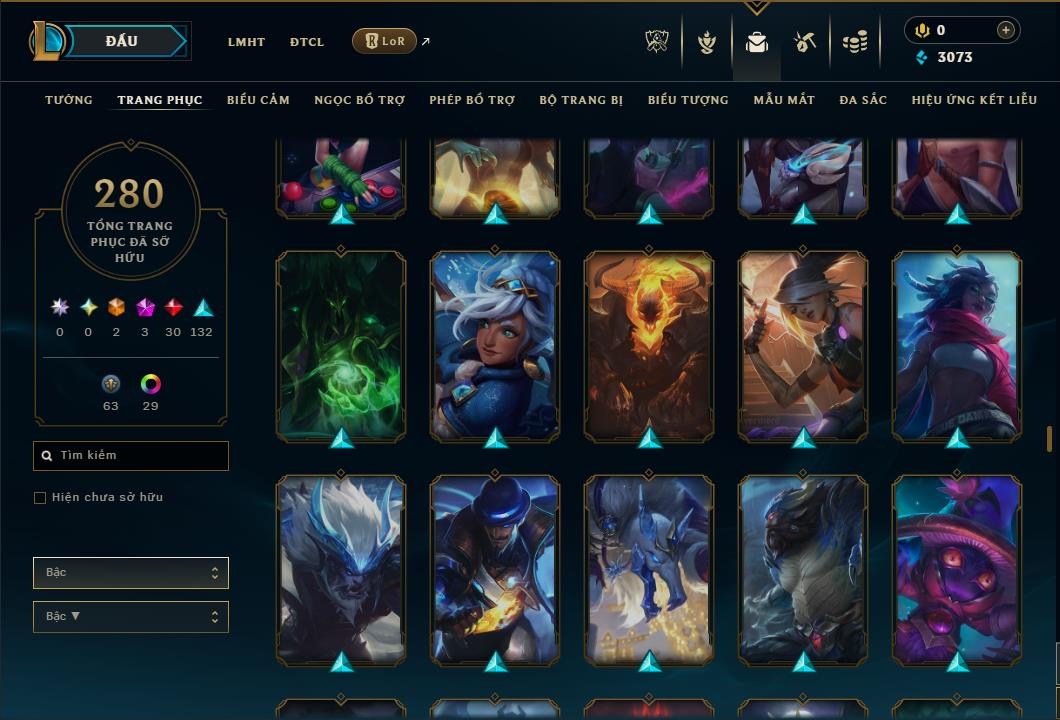Open the PHÉP BỔ TRỢ tab
Screen dimensions: 1060x720
[x=472, y=100]
